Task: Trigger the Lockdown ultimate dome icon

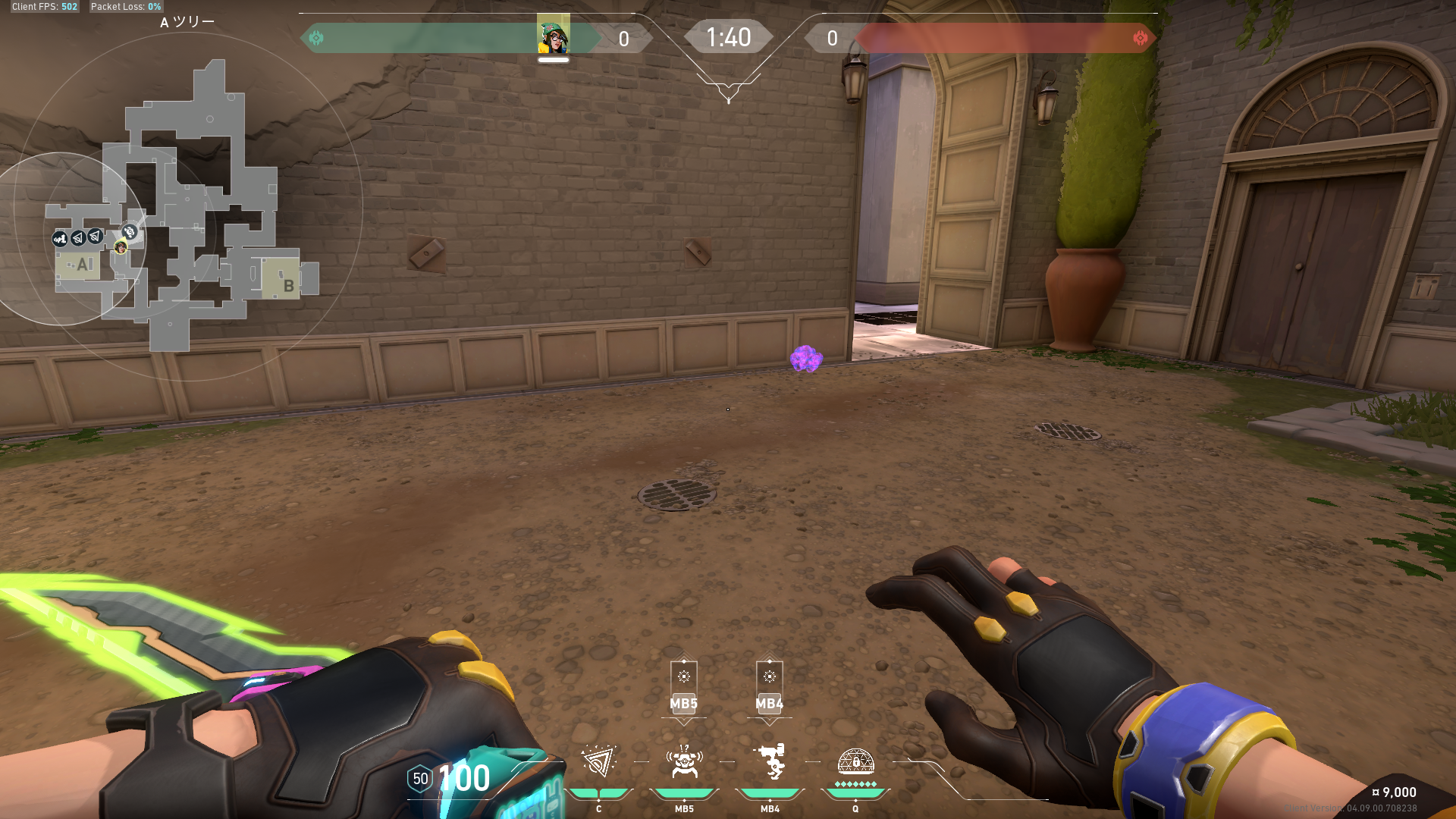Action: 855,762
